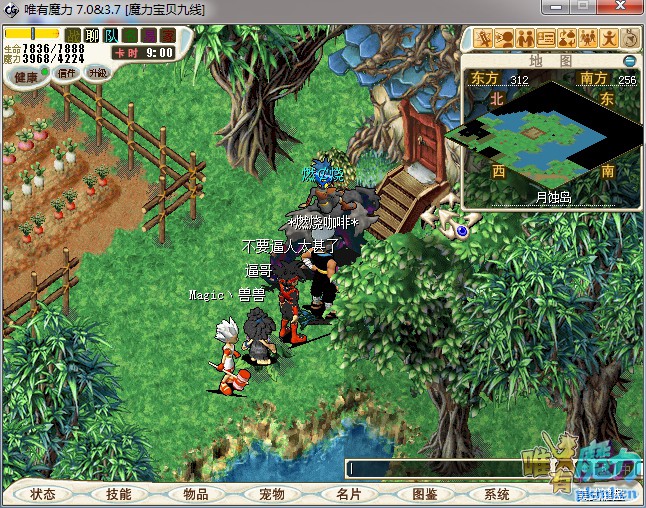646x508 pixels.
Task: Open the 图鉴 album menu
Action: coord(424,494)
